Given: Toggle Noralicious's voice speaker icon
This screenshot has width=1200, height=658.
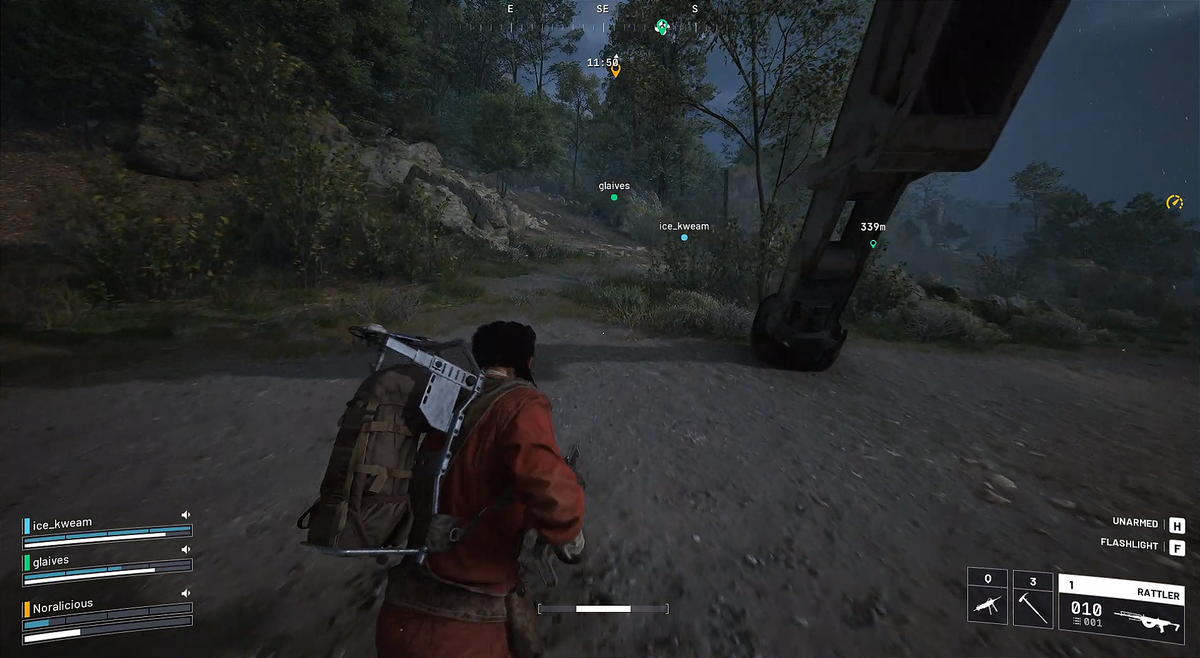Looking at the screenshot, I should 185,594.
